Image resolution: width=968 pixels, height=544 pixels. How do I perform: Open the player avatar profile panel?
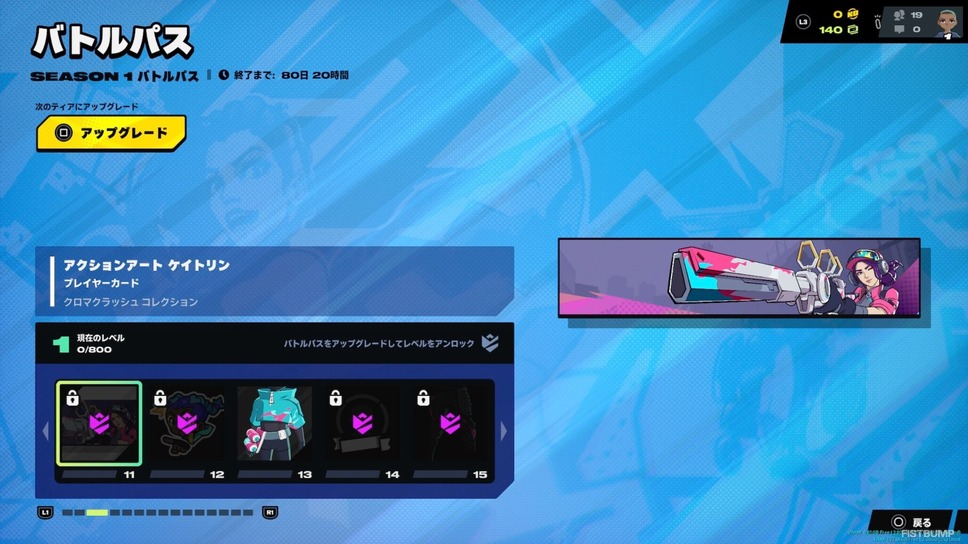pos(948,22)
